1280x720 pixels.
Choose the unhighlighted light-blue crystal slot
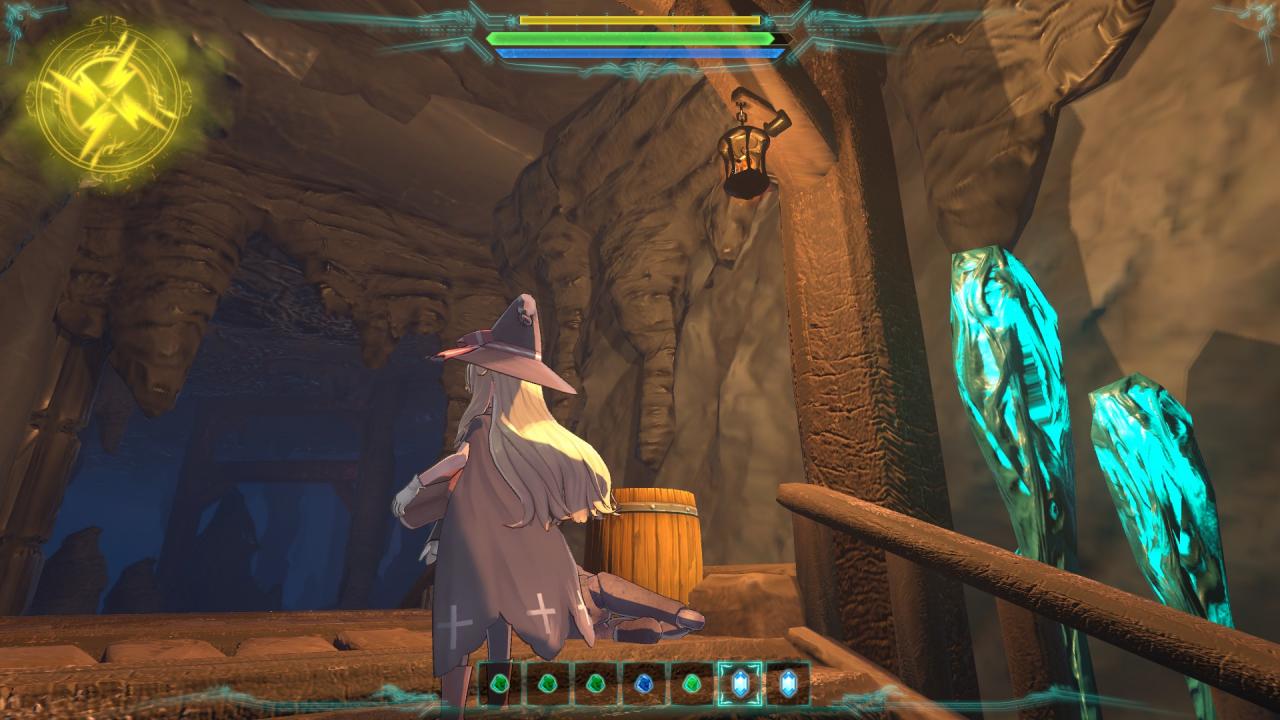tap(788, 684)
